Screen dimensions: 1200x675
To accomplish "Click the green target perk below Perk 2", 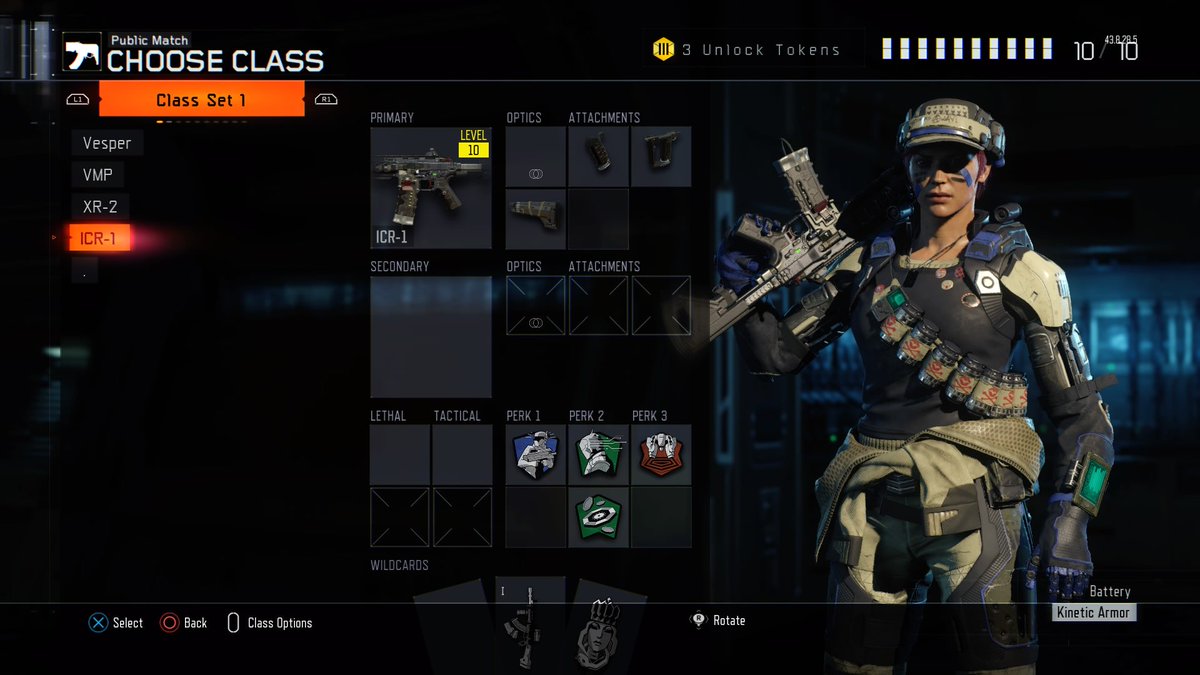I will coord(598,516).
